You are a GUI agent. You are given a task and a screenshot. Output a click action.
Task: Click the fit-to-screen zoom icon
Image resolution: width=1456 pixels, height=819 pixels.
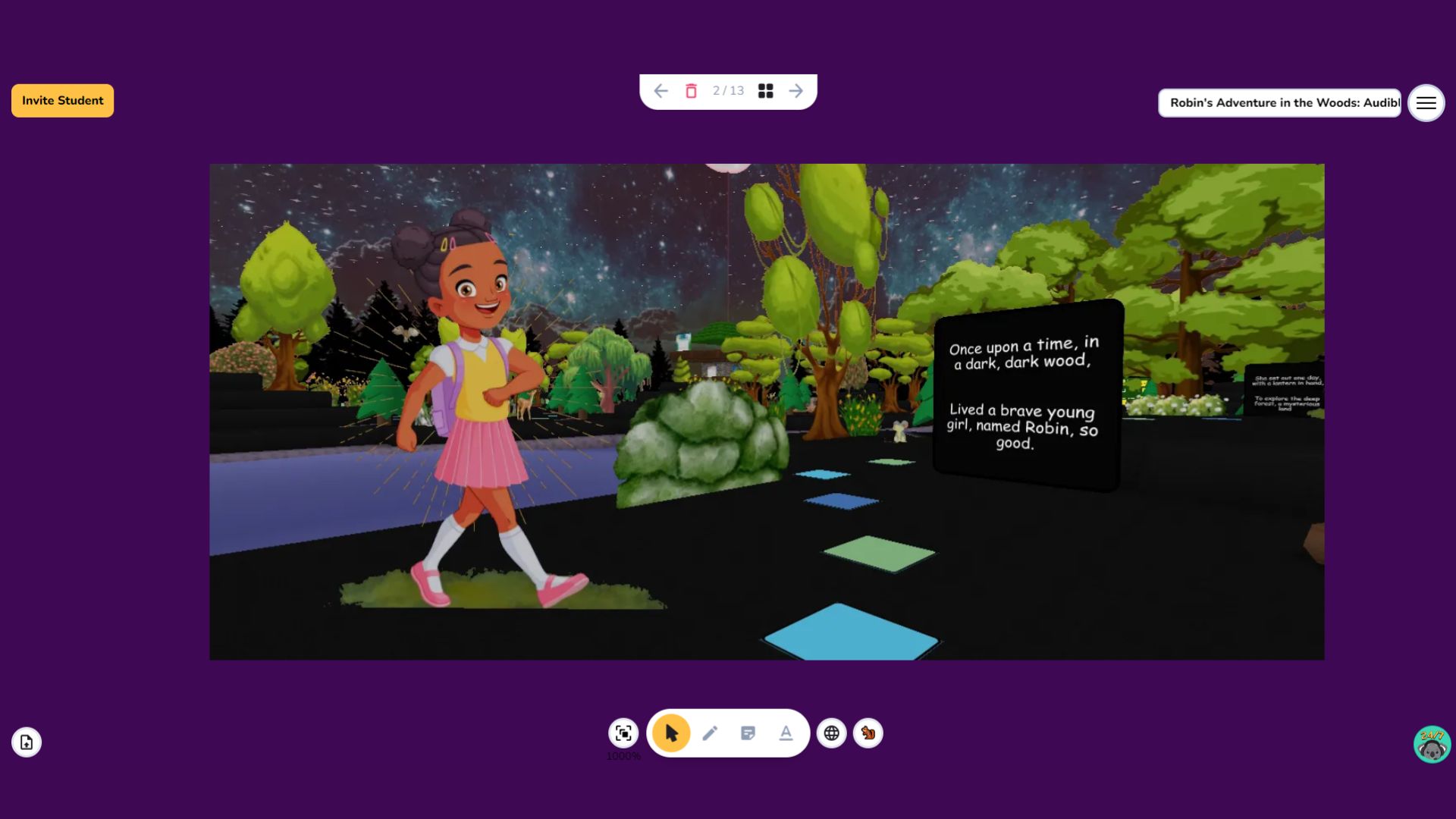click(x=623, y=733)
